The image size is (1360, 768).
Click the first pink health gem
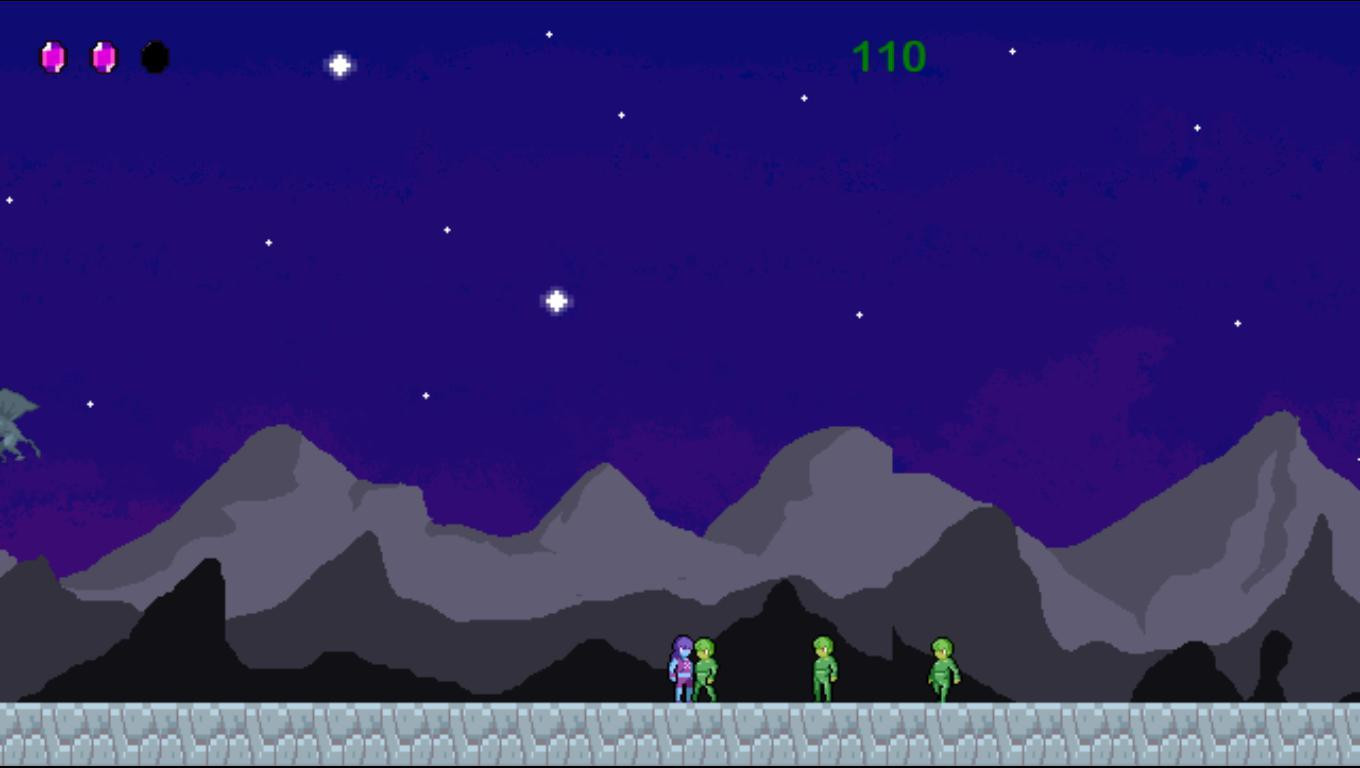(x=54, y=57)
